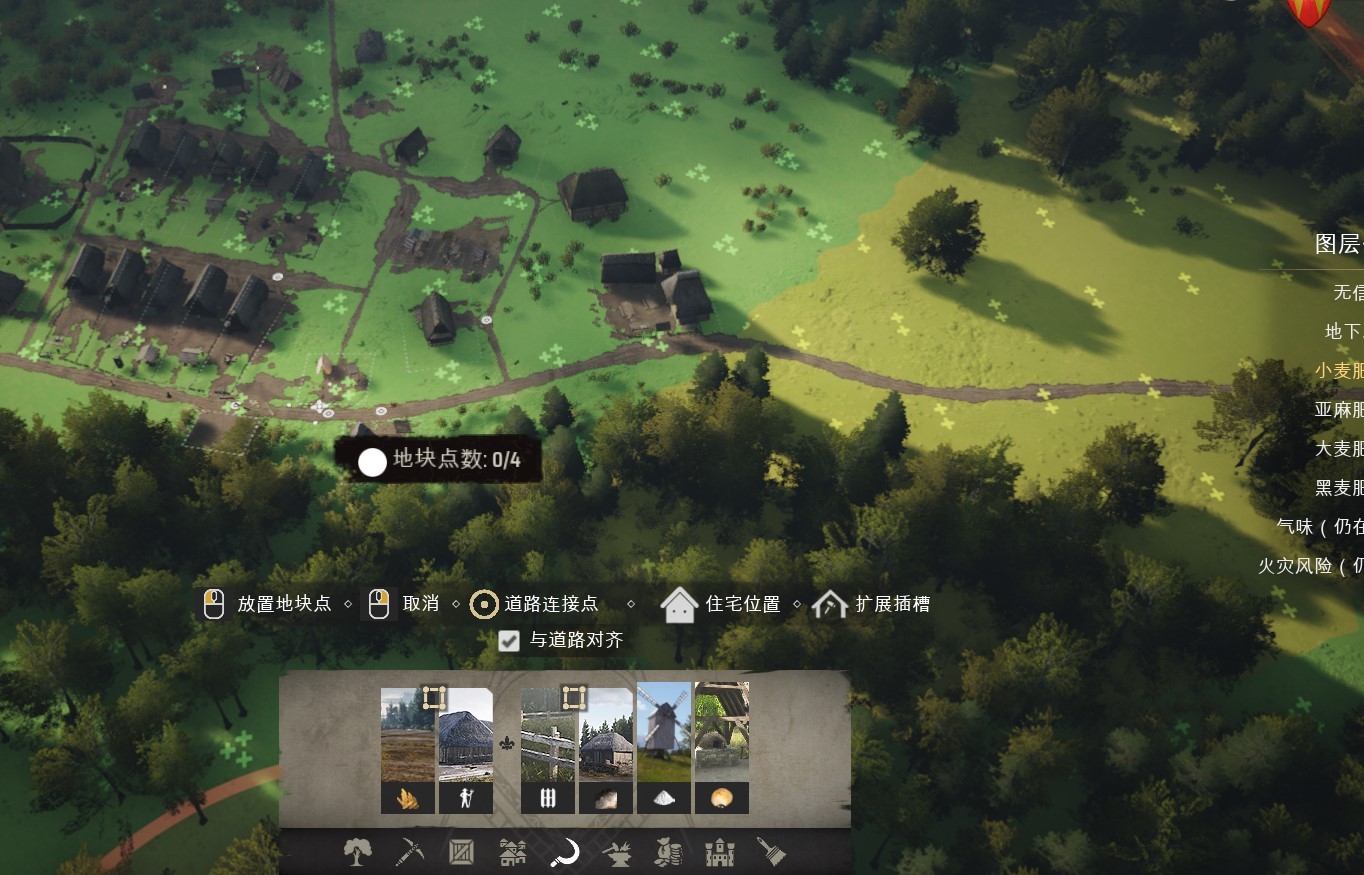Image resolution: width=1364 pixels, height=875 pixels.
Task: Select the brush tool on the toolbar
Action: point(771,853)
